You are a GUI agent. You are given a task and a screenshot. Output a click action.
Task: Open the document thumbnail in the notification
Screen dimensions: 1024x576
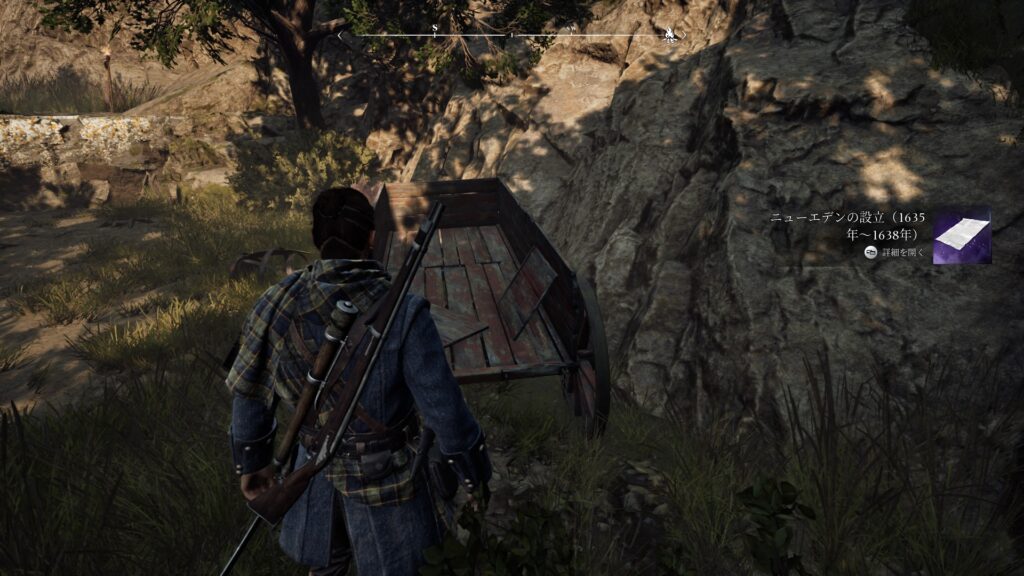[x=961, y=236]
